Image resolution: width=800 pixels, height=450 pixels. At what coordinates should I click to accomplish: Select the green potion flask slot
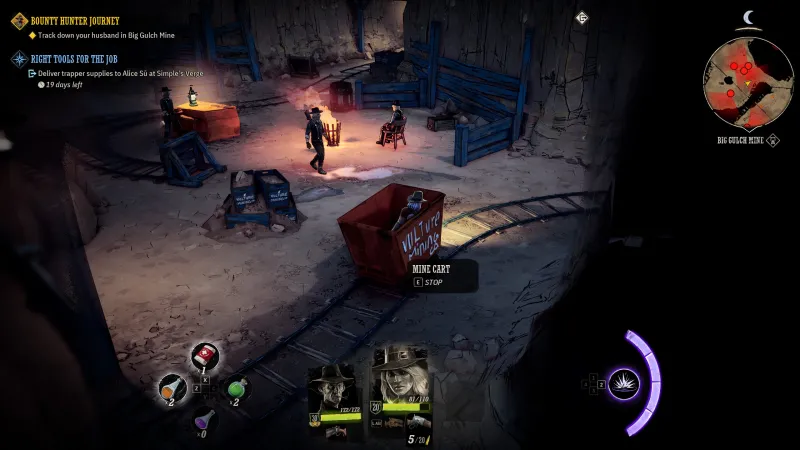pyautogui.click(x=237, y=388)
